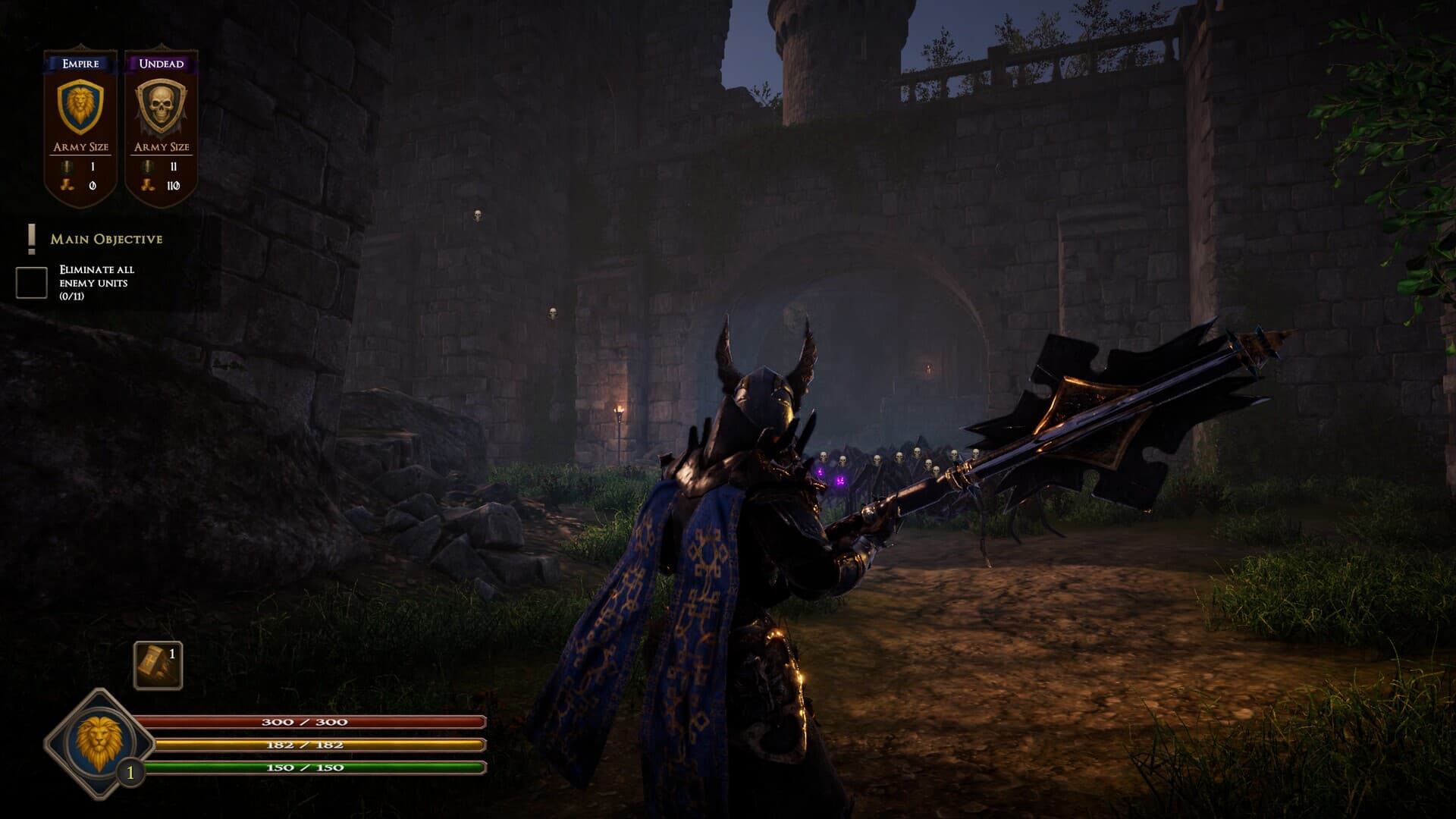Select the Undead header ribbon
The image size is (1456, 819).
click(162, 64)
